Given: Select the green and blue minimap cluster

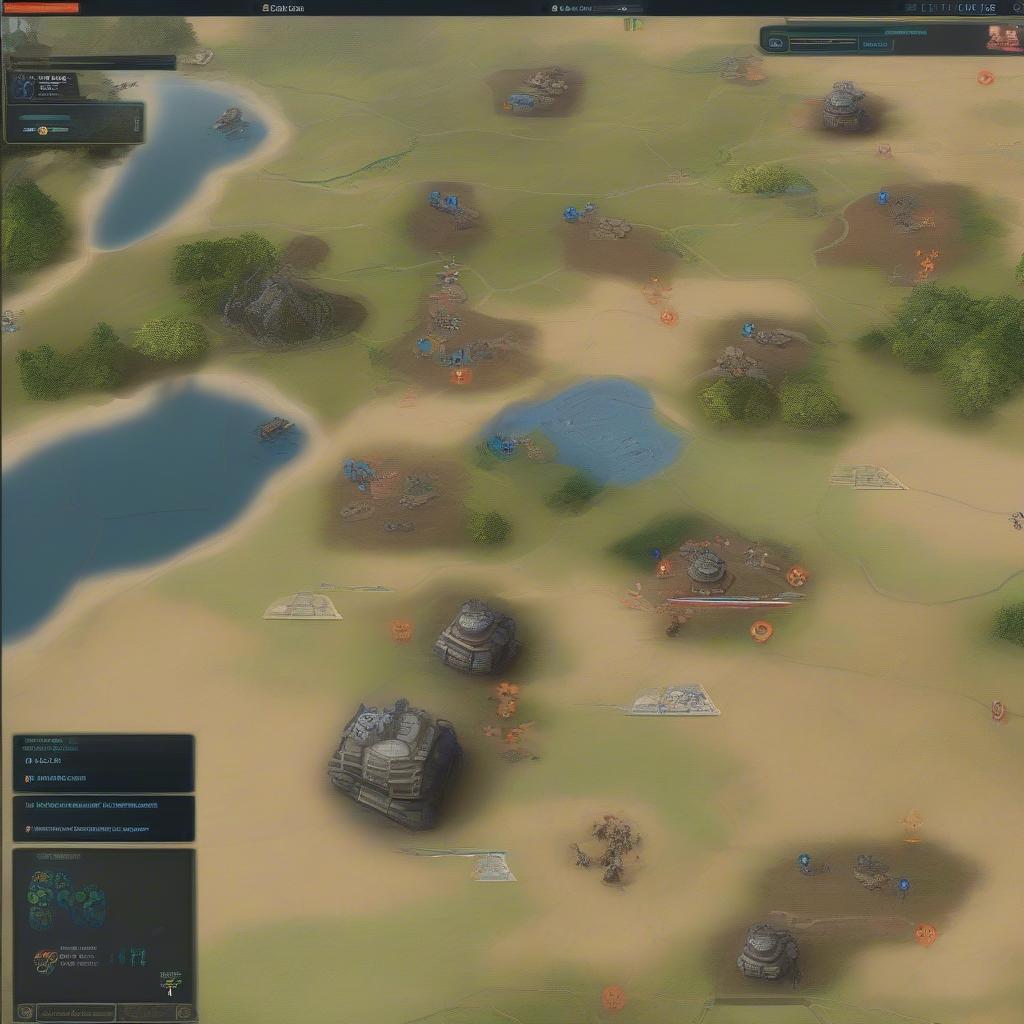Looking at the screenshot, I should click(x=64, y=897).
